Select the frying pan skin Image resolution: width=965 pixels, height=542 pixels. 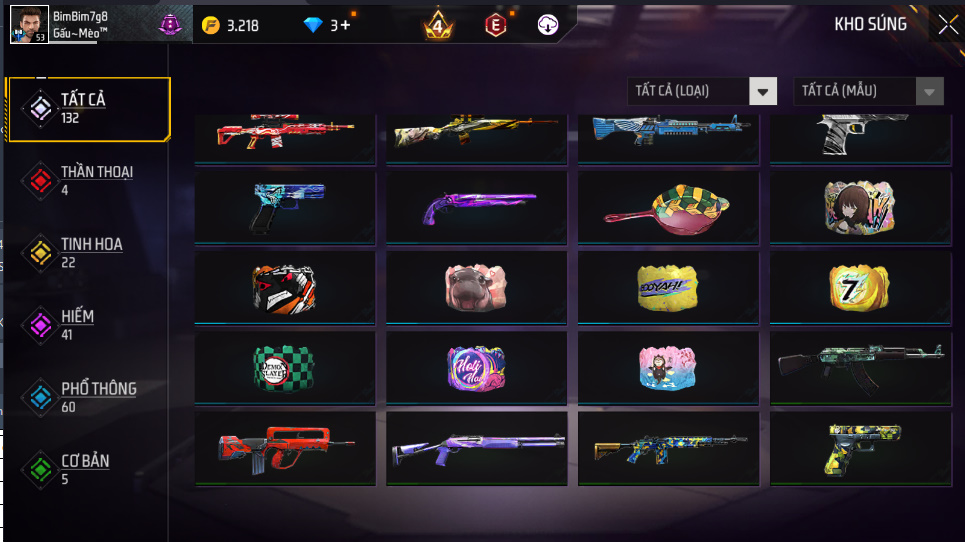pos(669,207)
